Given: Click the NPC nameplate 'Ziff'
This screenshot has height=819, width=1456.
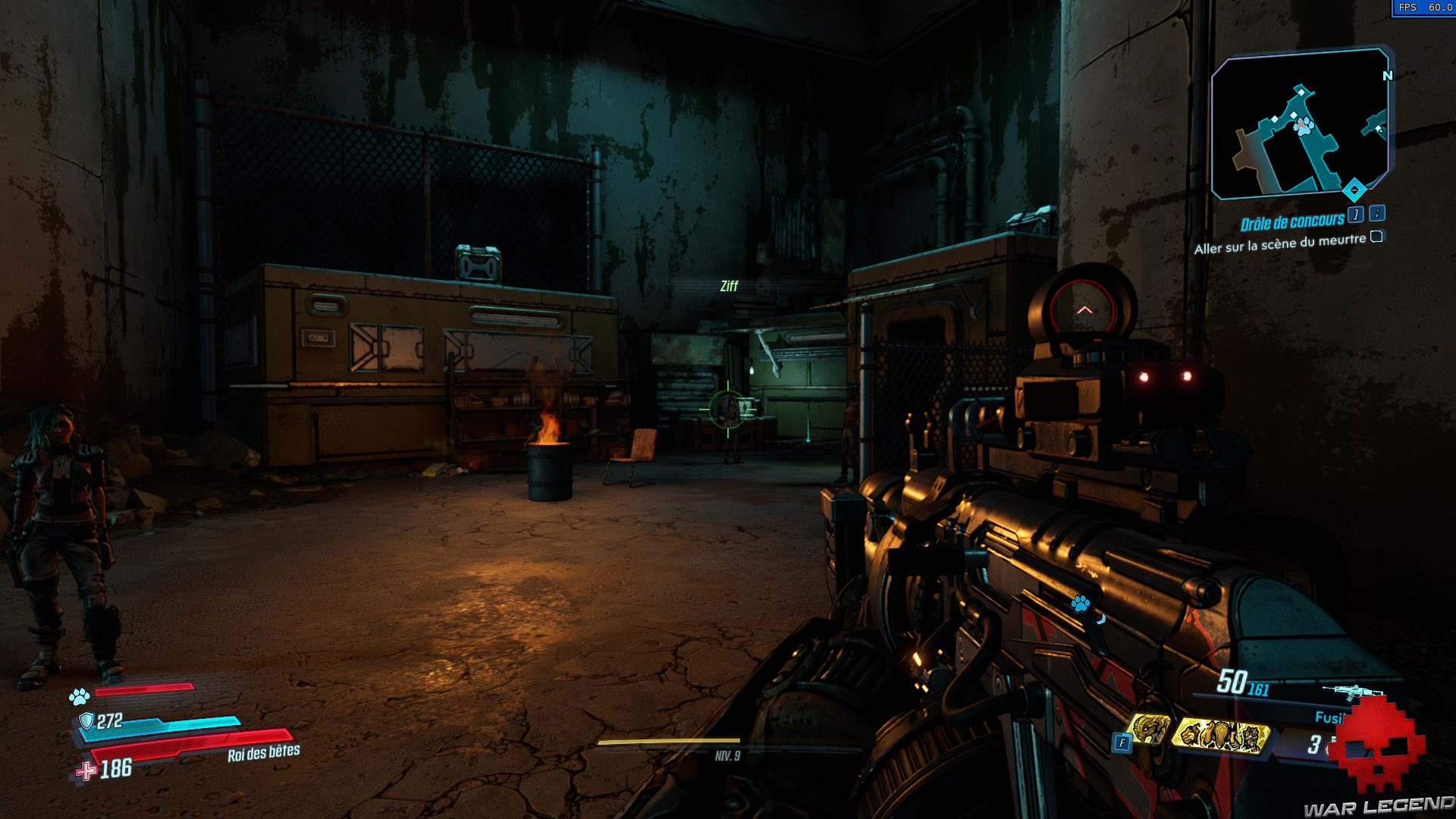Looking at the screenshot, I should point(730,287).
